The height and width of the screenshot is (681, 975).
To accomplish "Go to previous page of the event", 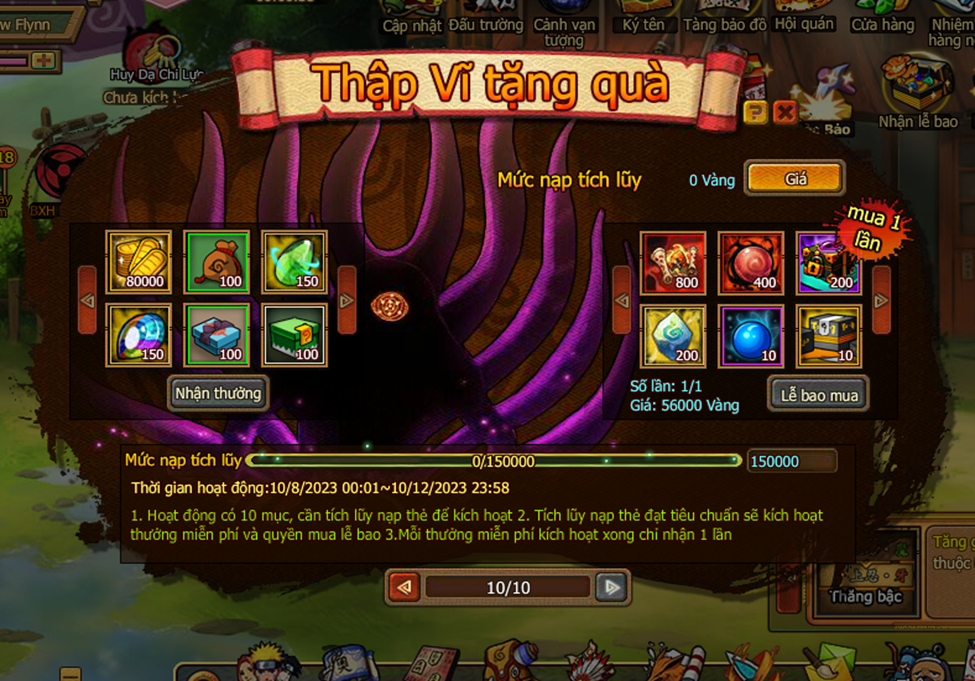I will coord(404,587).
